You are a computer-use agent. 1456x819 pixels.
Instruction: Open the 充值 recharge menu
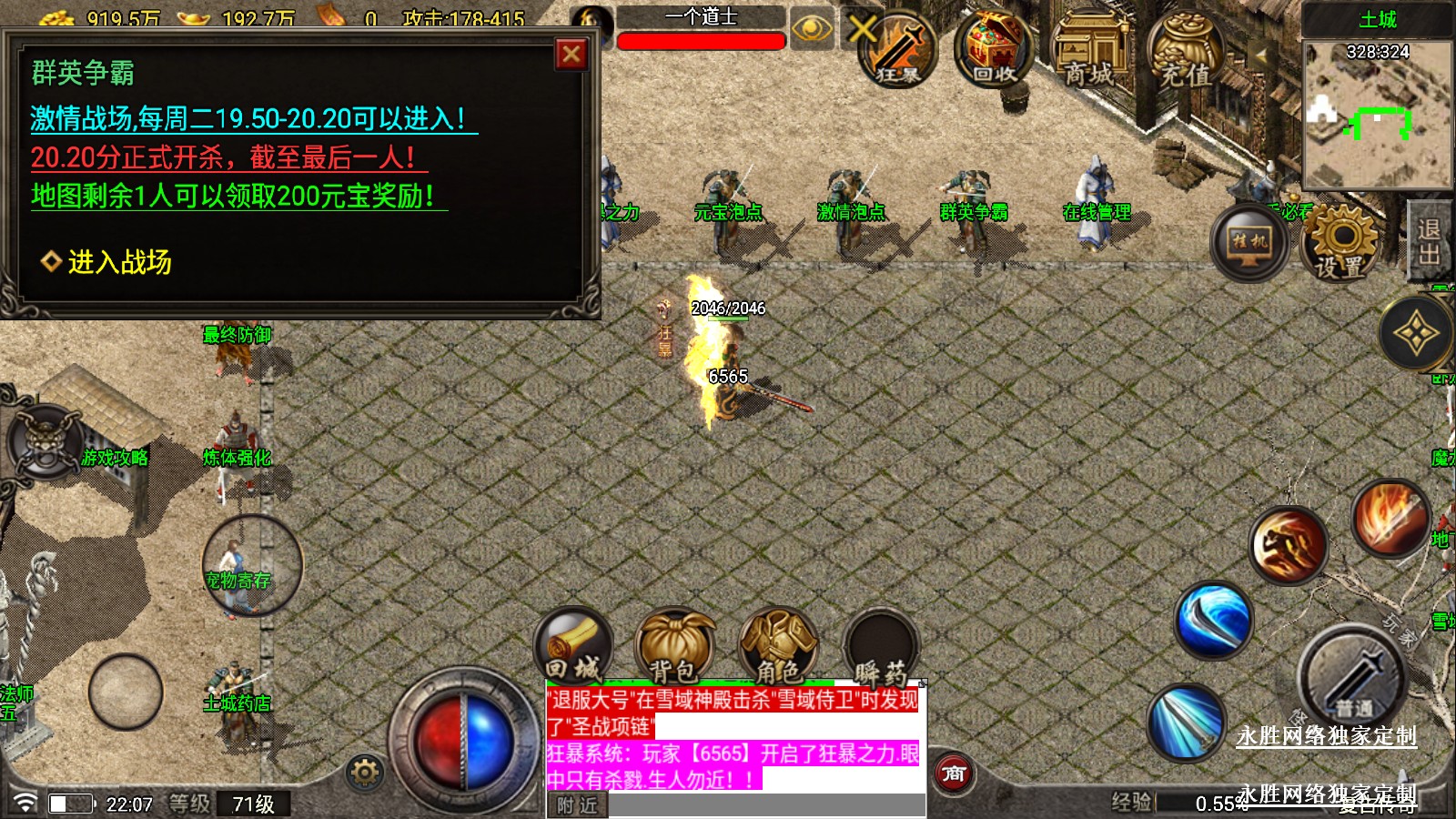point(1185,52)
